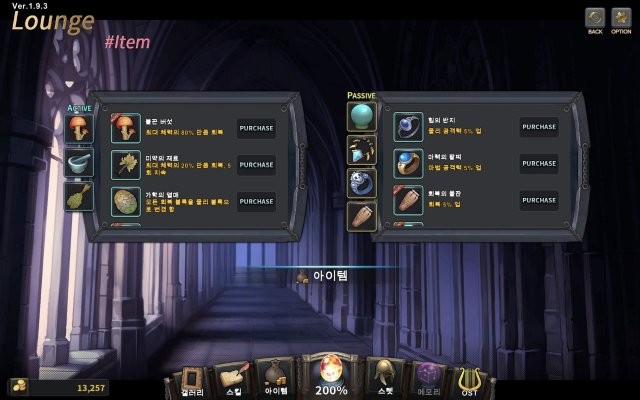Image resolution: width=640 pixels, height=400 pixels.
Task: Buy the gold bracelet with blue gem
Action: (x=538, y=164)
